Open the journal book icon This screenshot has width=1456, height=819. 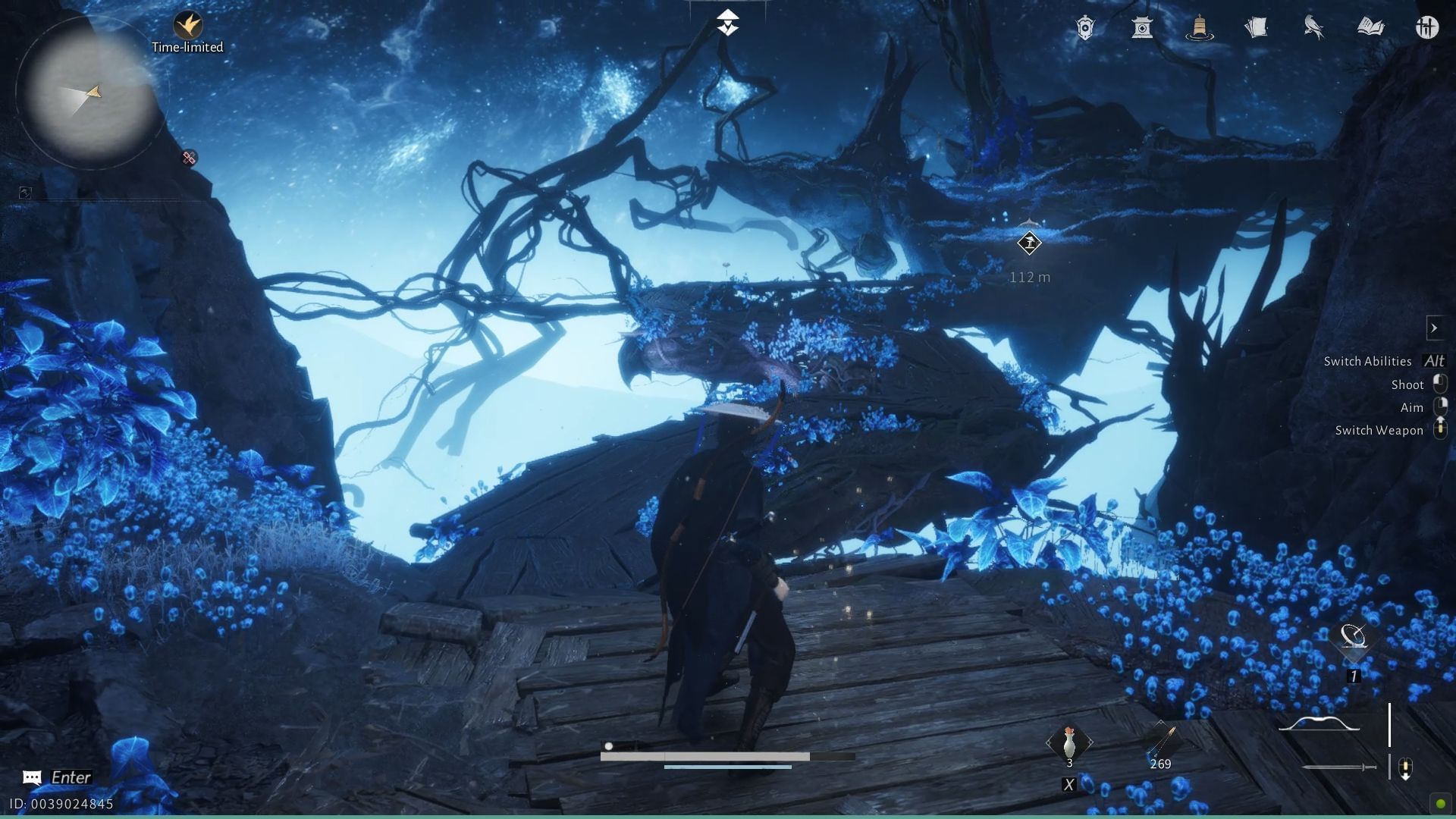(1370, 27)
